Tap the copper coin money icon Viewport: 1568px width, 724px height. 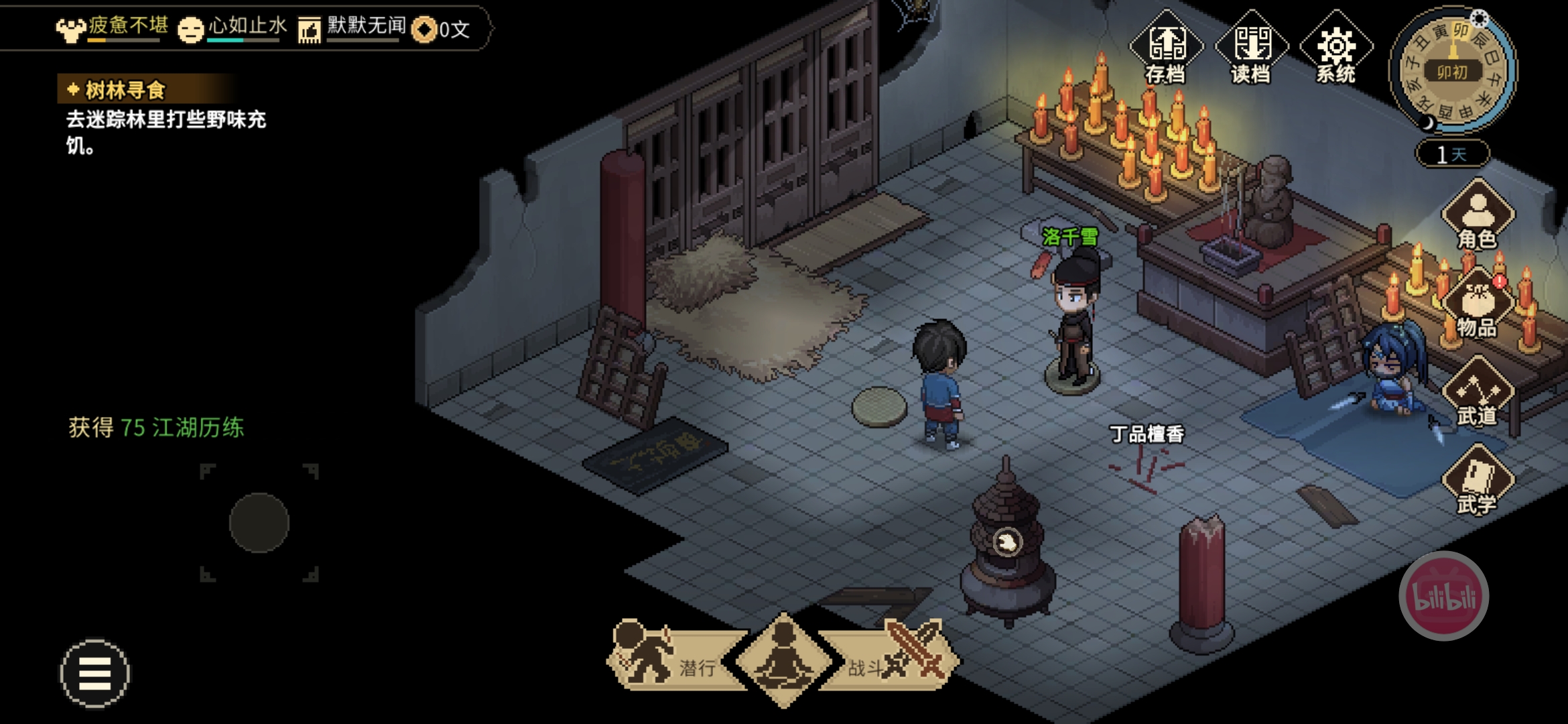click(425, 29)
